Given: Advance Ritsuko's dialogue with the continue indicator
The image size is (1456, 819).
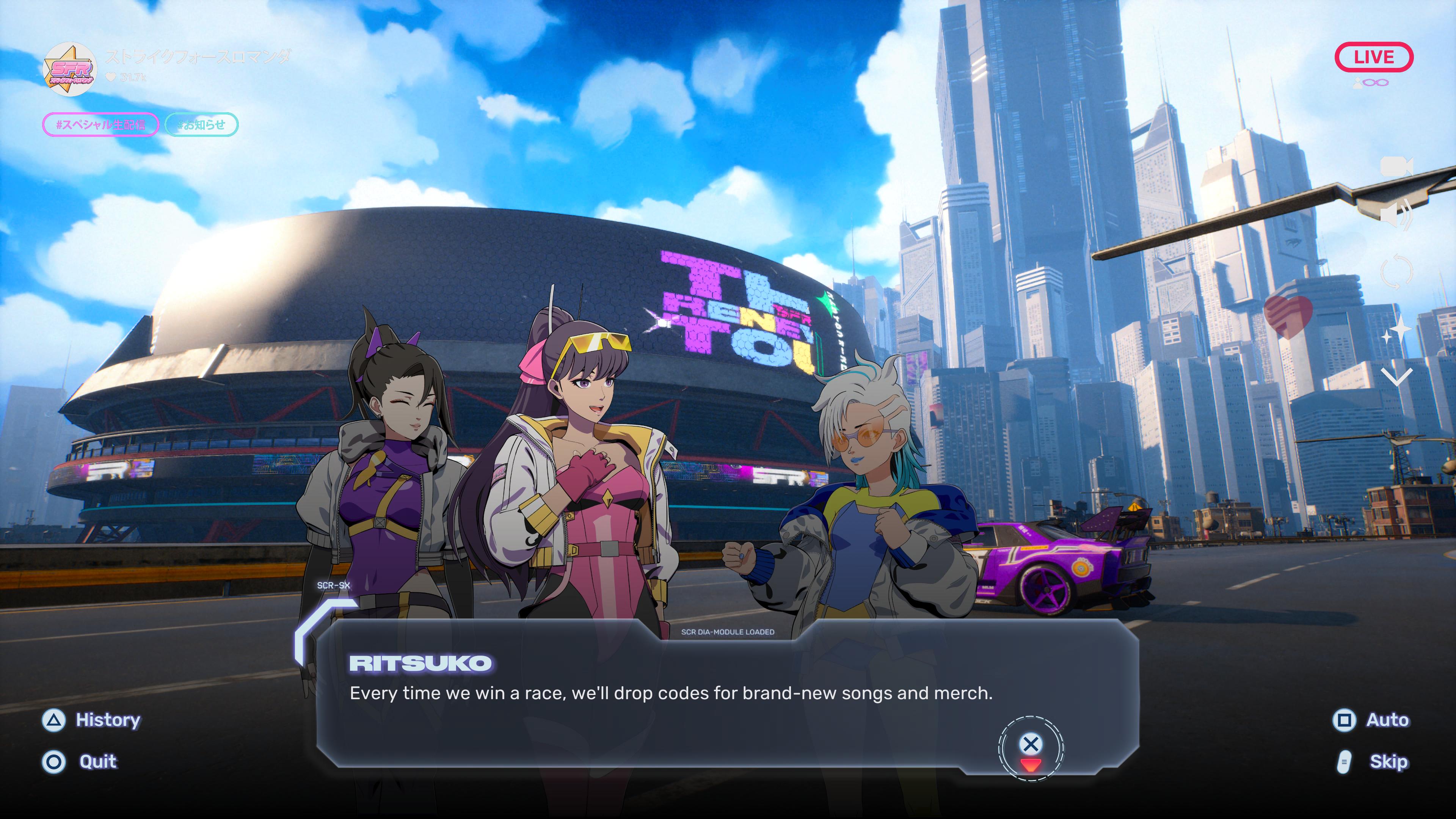Looking at the screenshot, I should [1031, 748].
